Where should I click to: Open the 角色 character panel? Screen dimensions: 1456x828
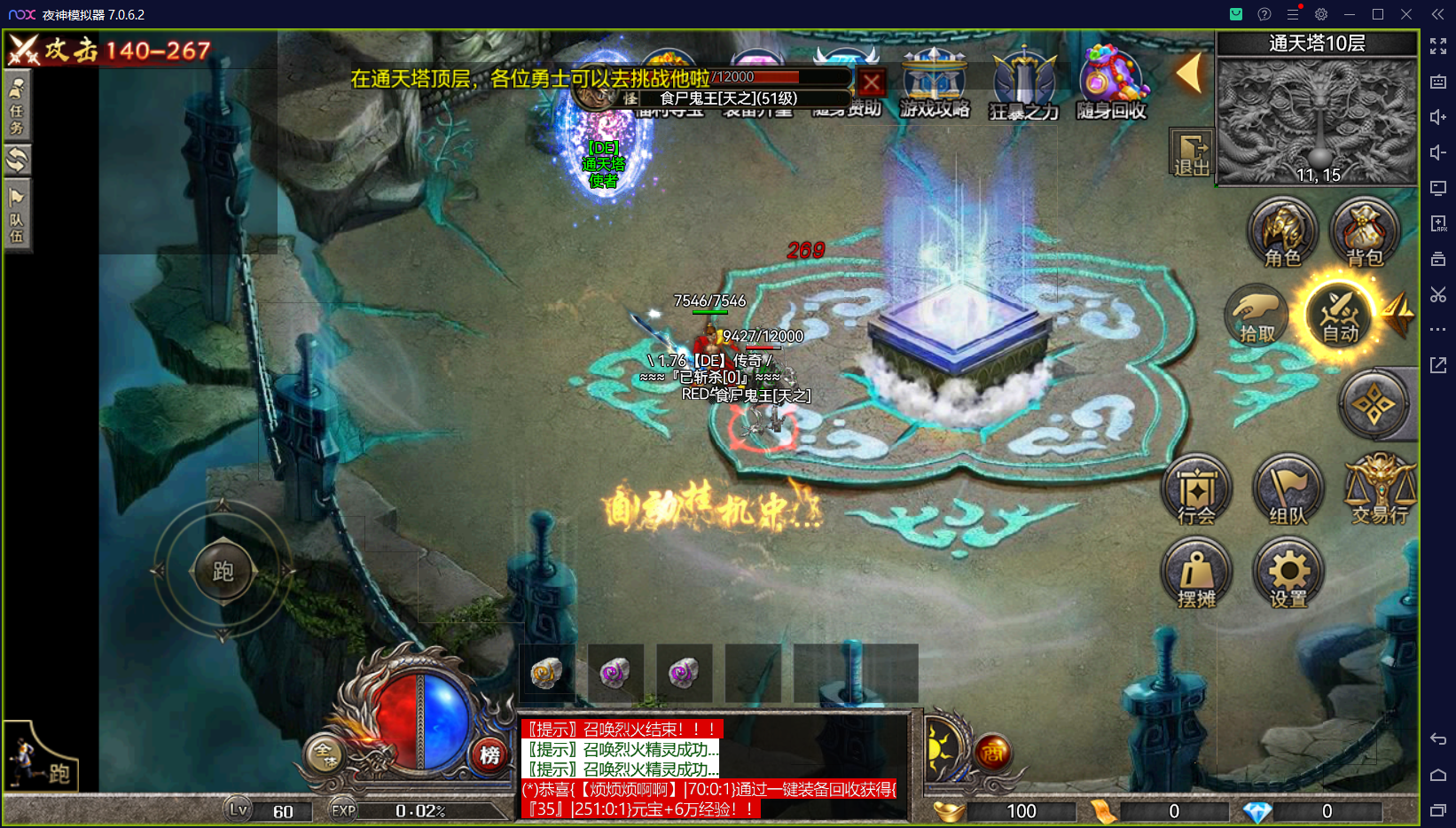coord(1282,232)
